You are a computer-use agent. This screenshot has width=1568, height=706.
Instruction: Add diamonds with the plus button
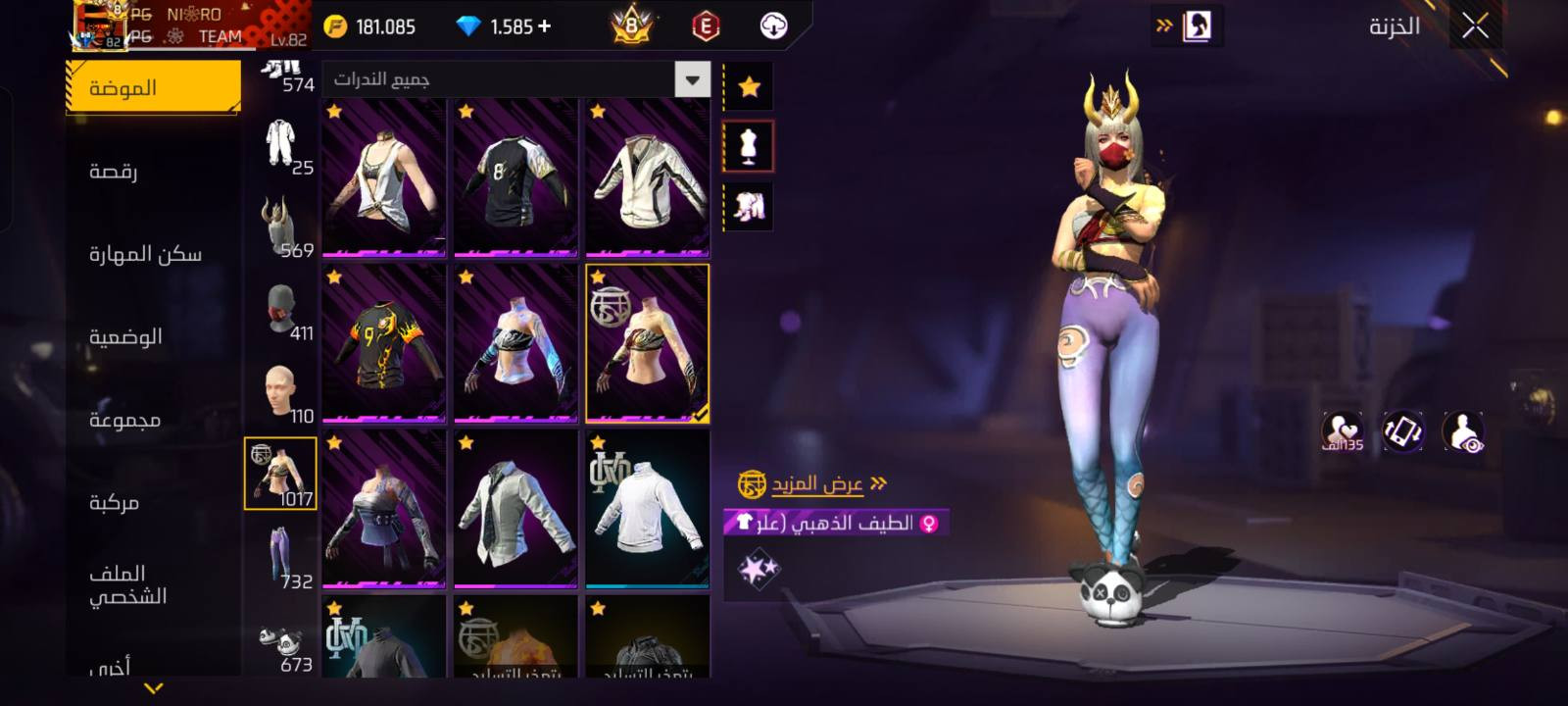545,26
